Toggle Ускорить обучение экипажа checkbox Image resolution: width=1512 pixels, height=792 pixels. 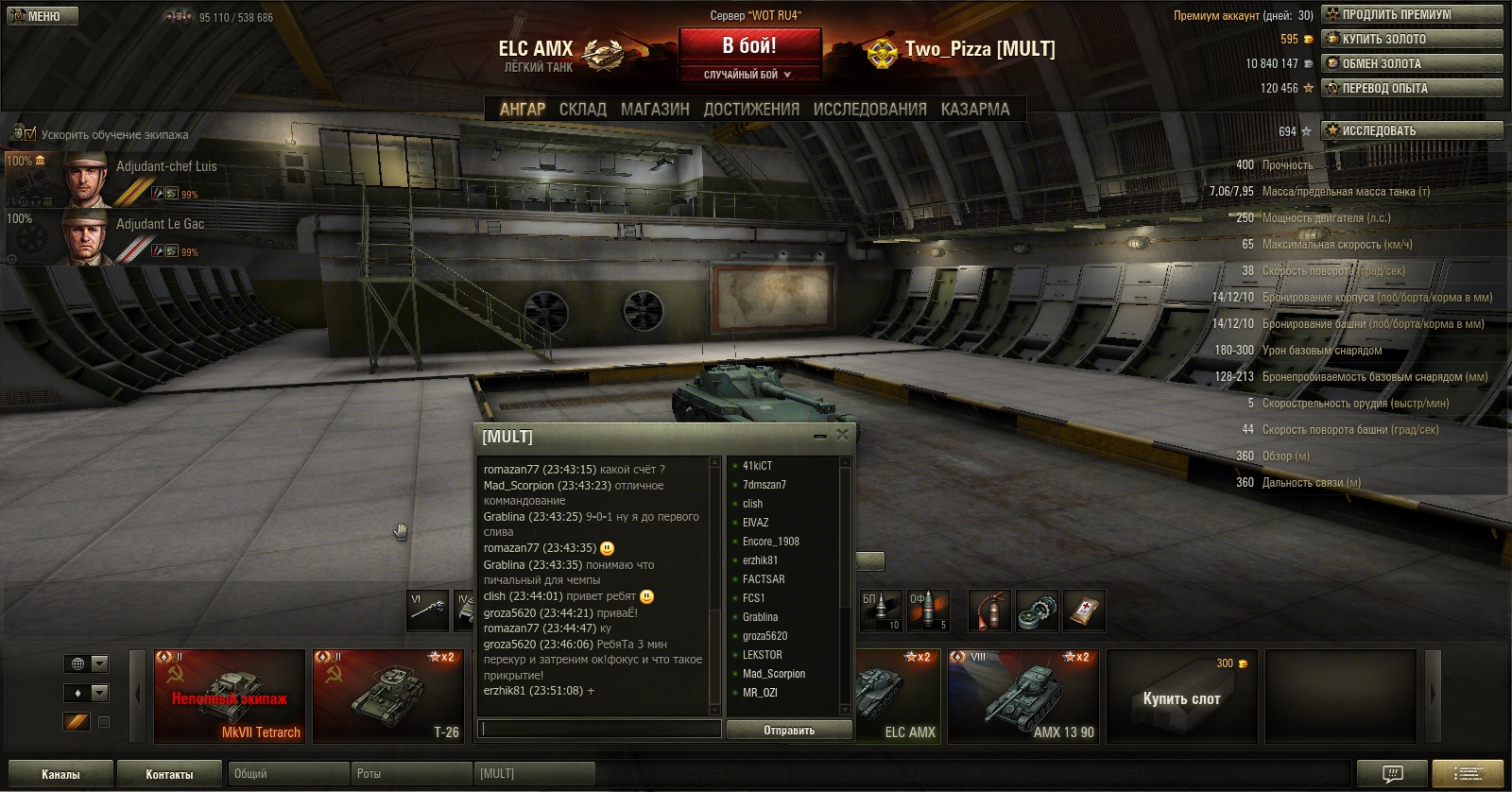point(30,134)
